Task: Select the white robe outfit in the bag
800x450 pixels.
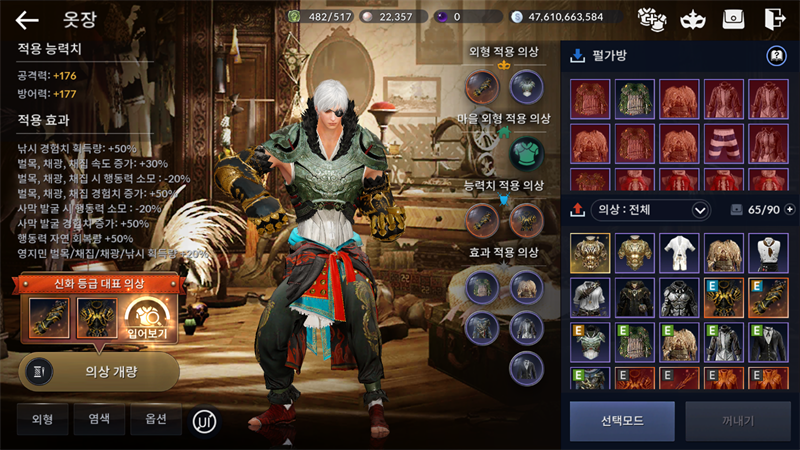Action: click(x=680, y=253)
